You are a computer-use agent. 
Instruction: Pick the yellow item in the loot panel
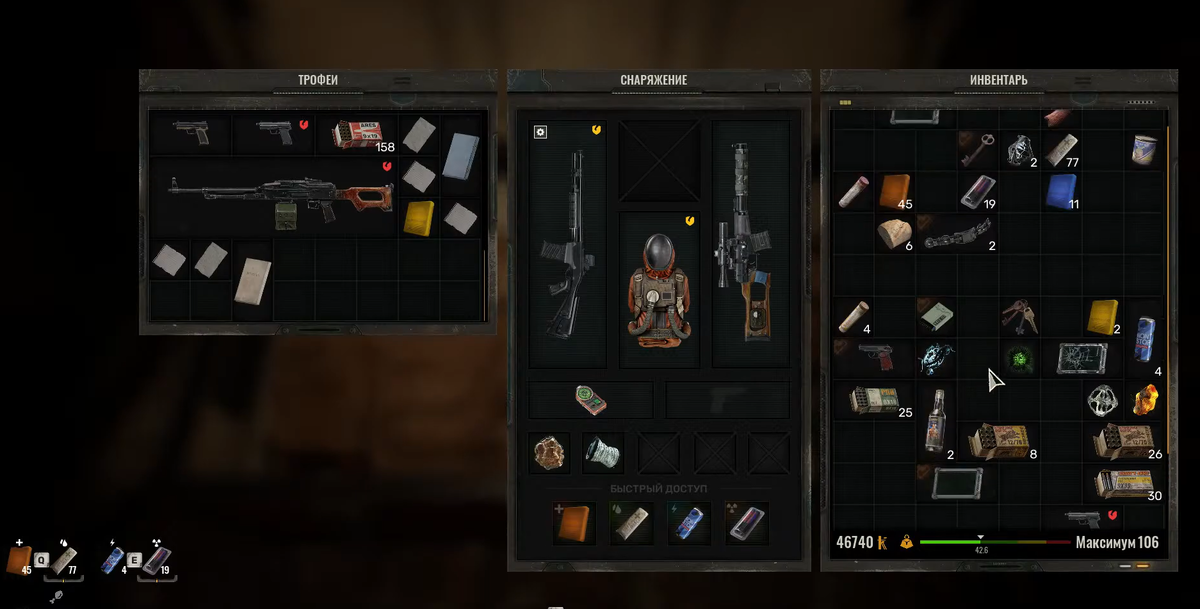(419, 217)
